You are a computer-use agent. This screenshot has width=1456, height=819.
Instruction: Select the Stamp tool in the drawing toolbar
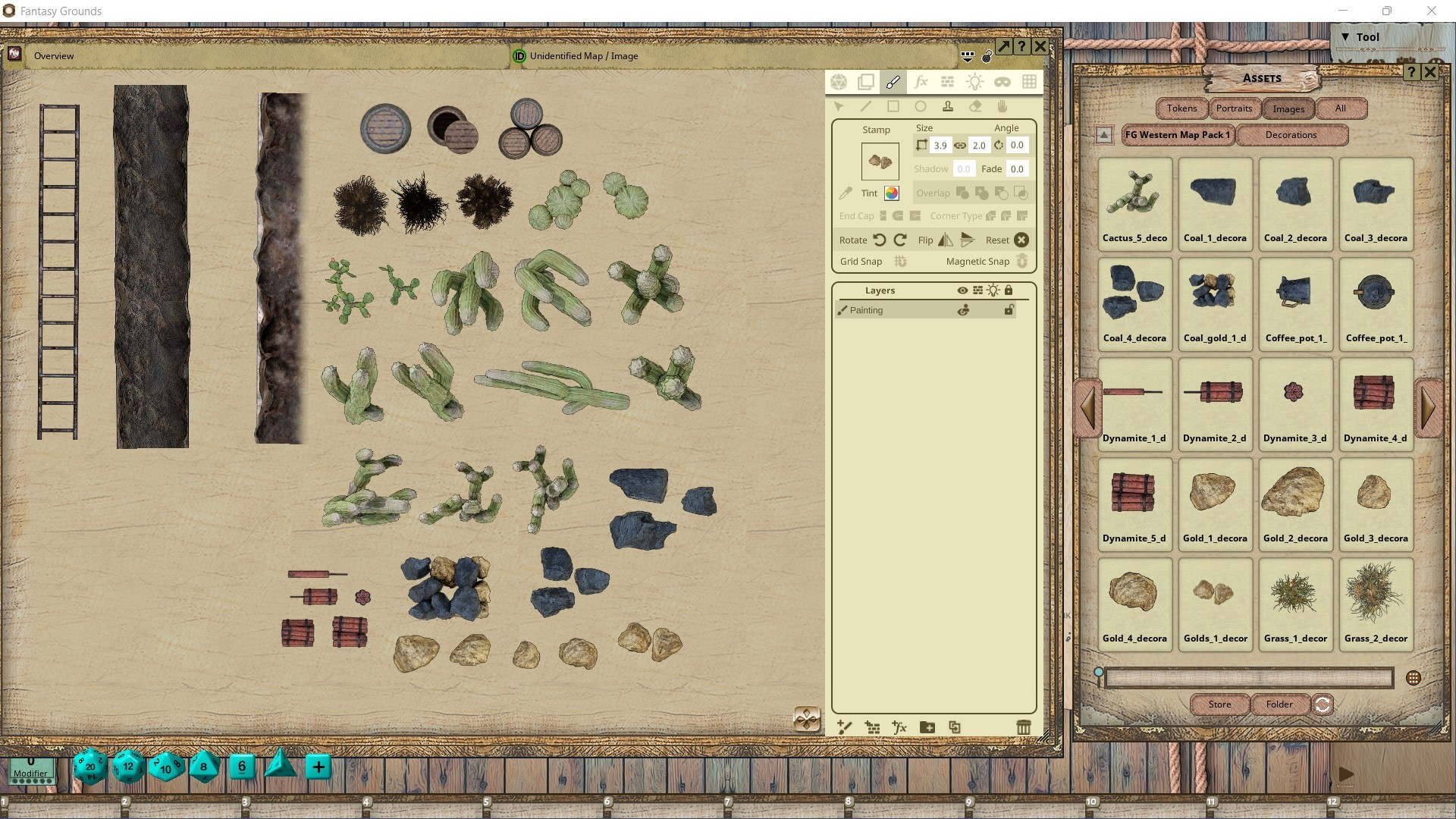click(x=948, y=107)
